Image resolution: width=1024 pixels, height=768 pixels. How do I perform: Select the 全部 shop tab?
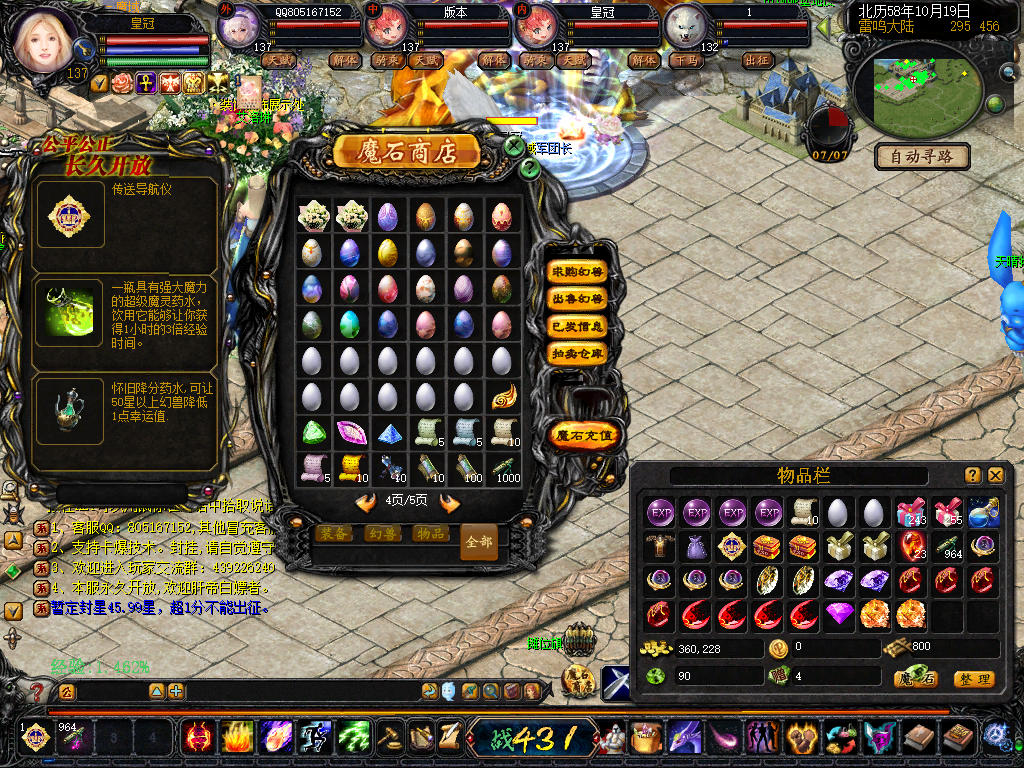479,542
